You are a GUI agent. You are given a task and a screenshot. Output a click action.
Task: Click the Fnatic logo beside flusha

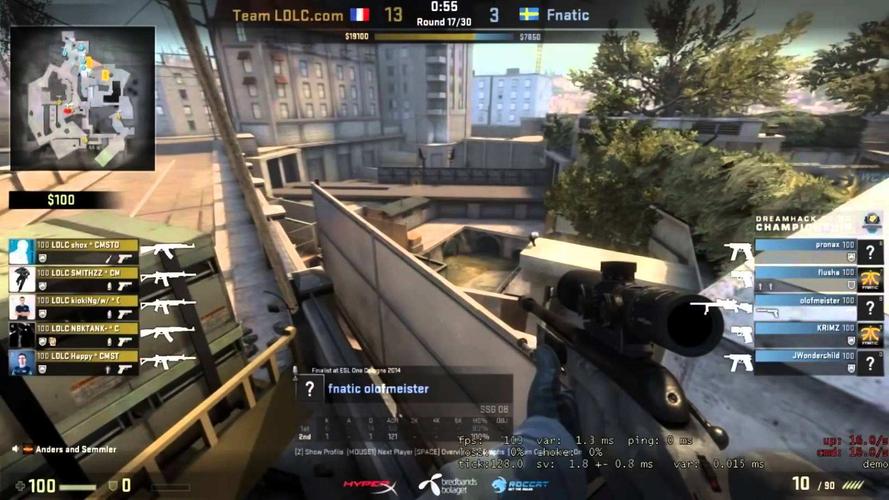(x=873, y=279)
